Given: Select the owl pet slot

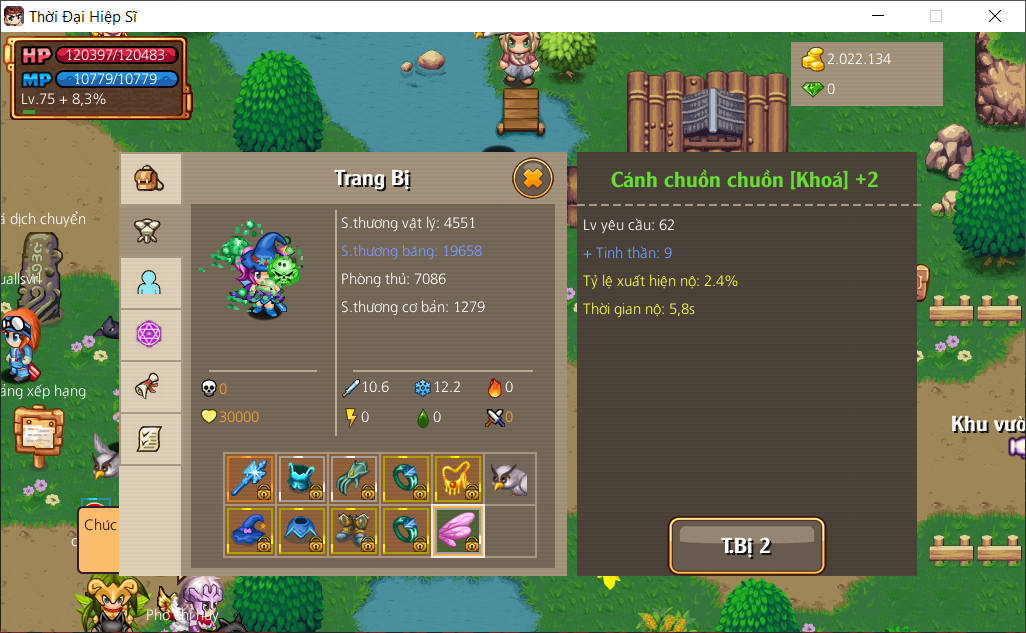Looking at the screenshot, I should pos(510,479).
